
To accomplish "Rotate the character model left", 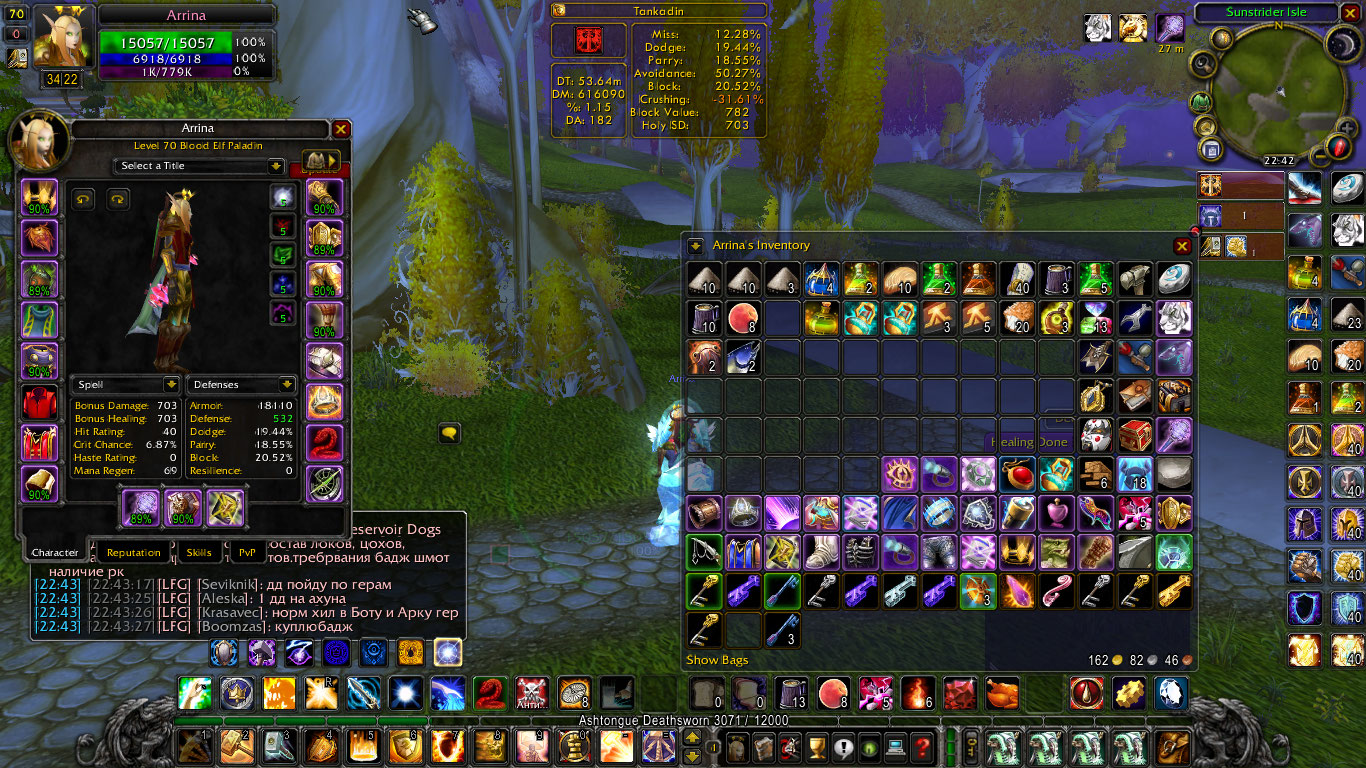I will 82,199.
